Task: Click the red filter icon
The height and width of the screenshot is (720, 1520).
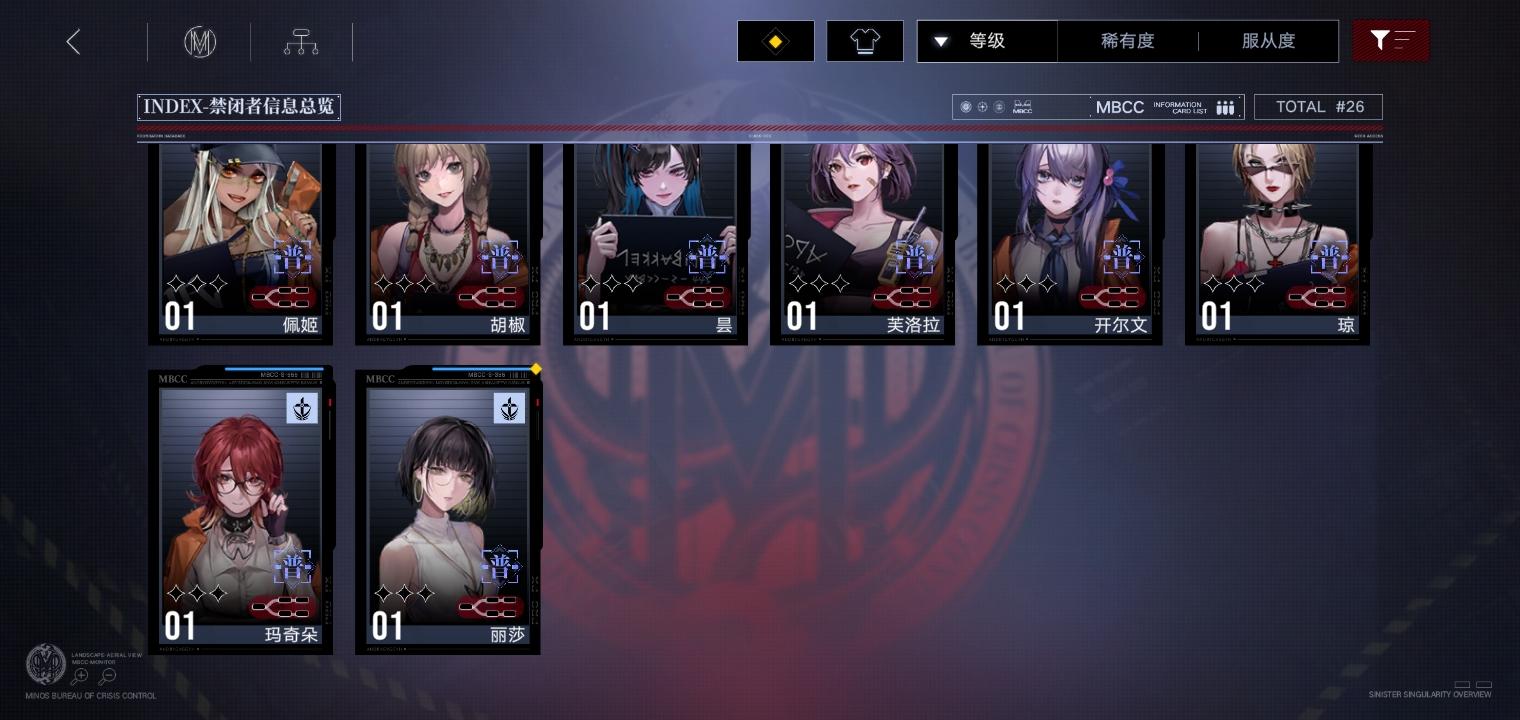Action: pyautogui.click(x=1391, y=40)
